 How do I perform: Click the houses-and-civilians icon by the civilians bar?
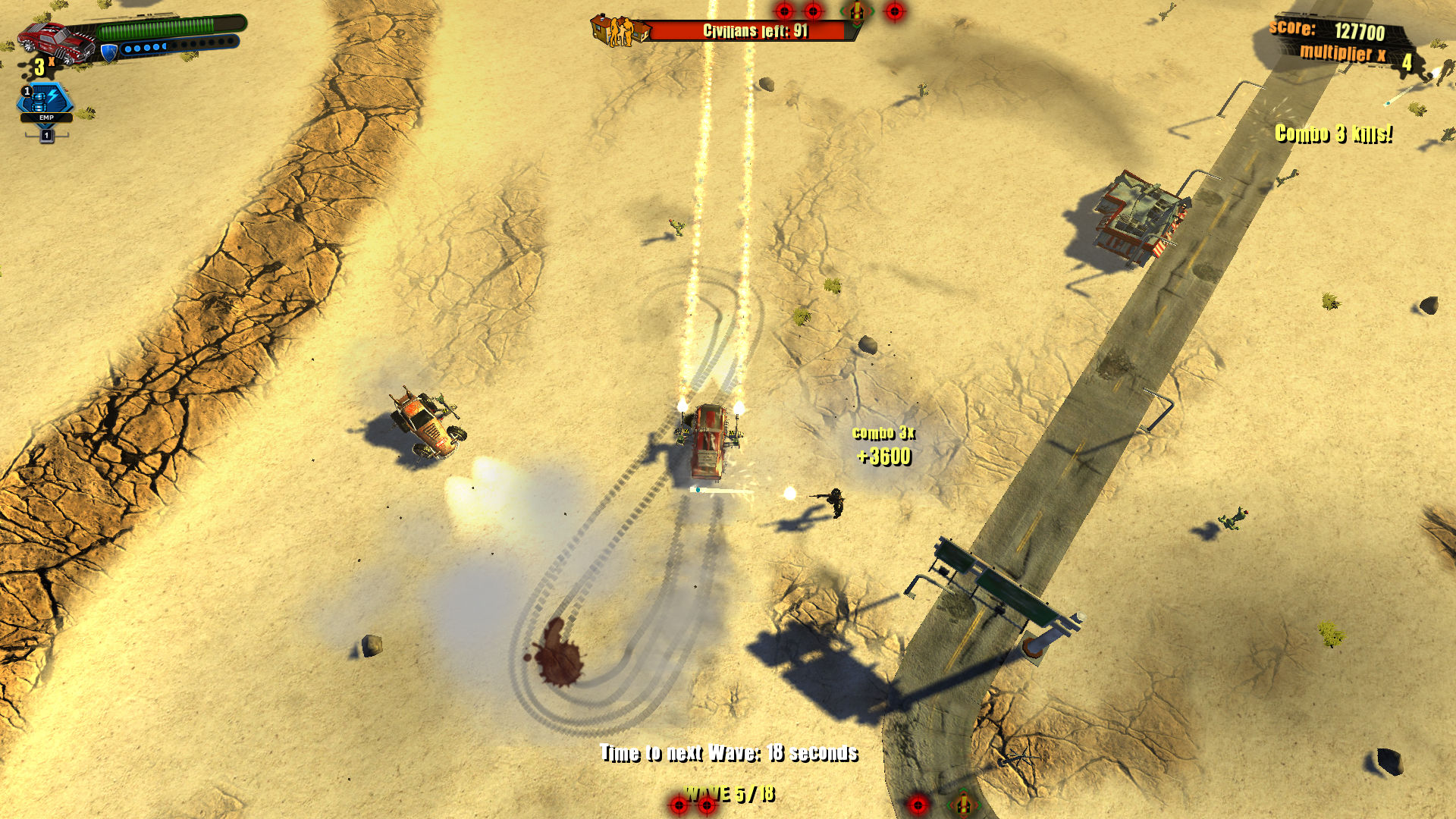tap(618, 30)
